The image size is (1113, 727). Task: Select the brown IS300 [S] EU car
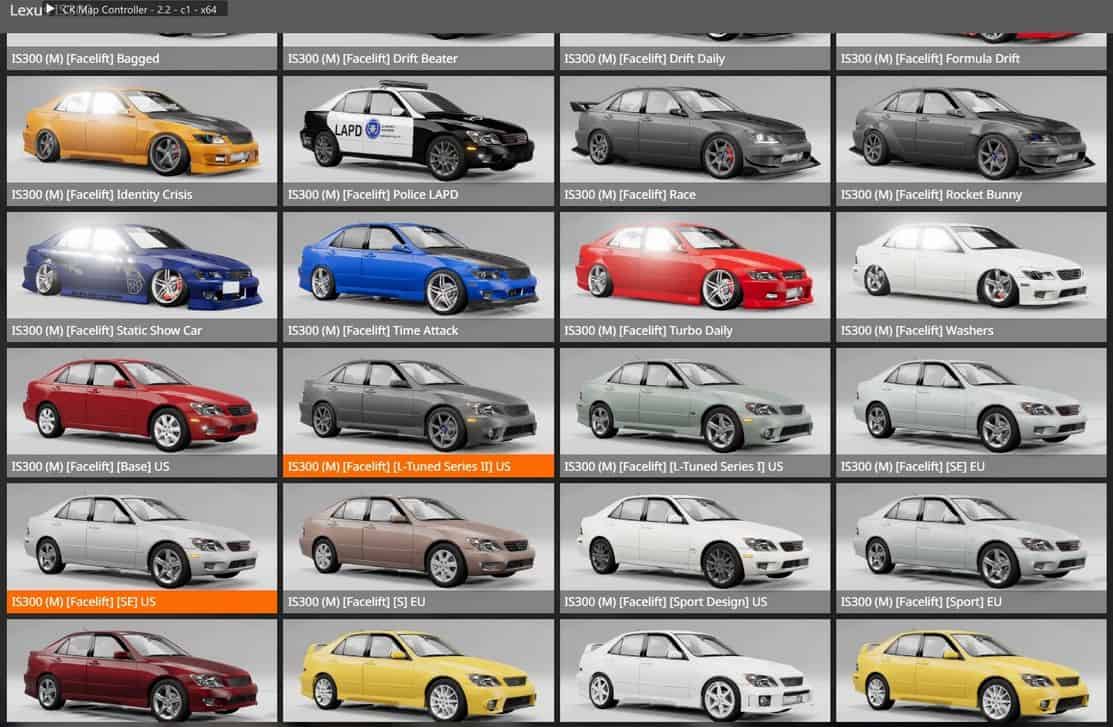[418, 538]
